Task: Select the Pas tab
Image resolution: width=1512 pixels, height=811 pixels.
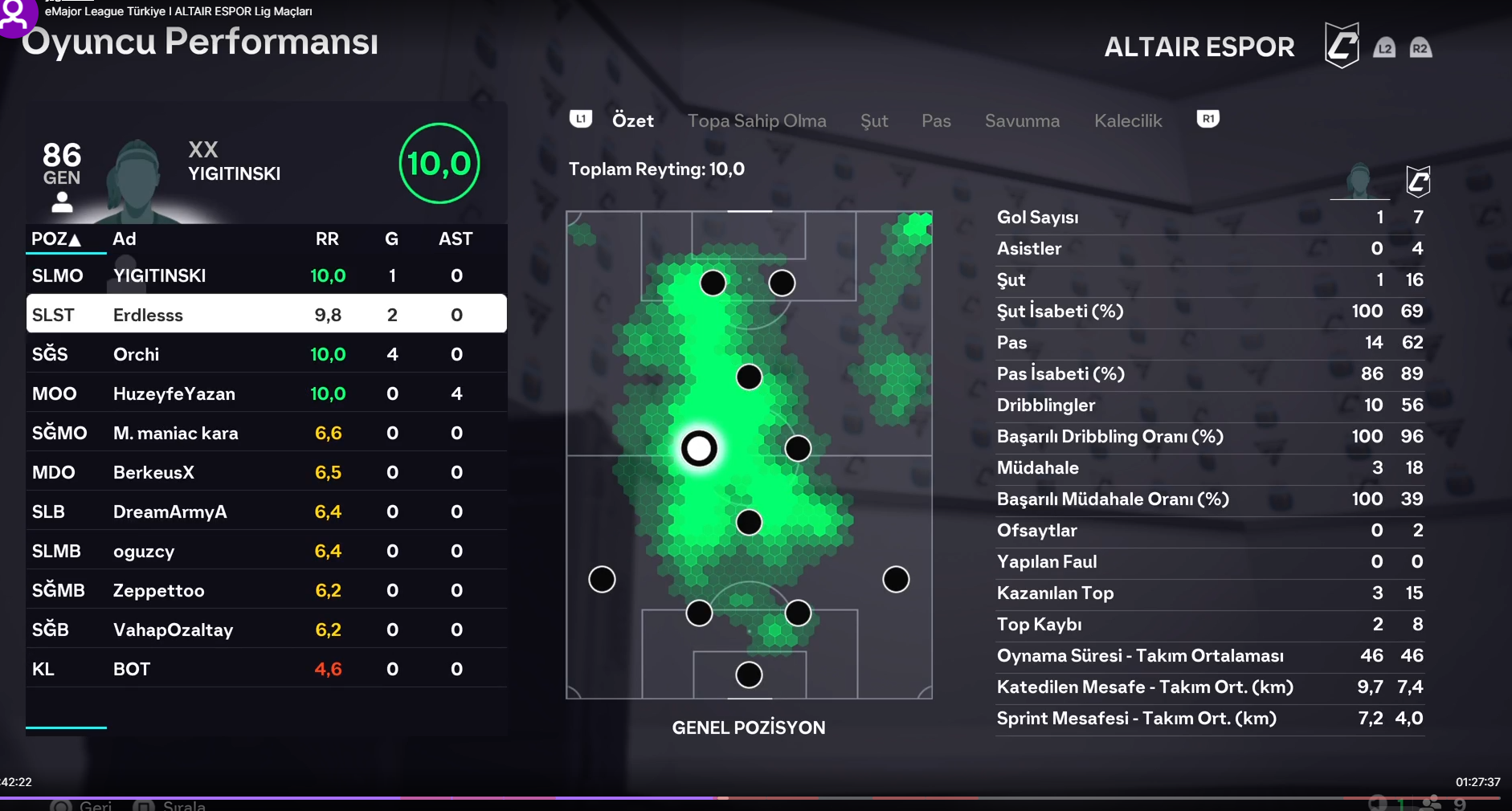Action: pos(936,121)
